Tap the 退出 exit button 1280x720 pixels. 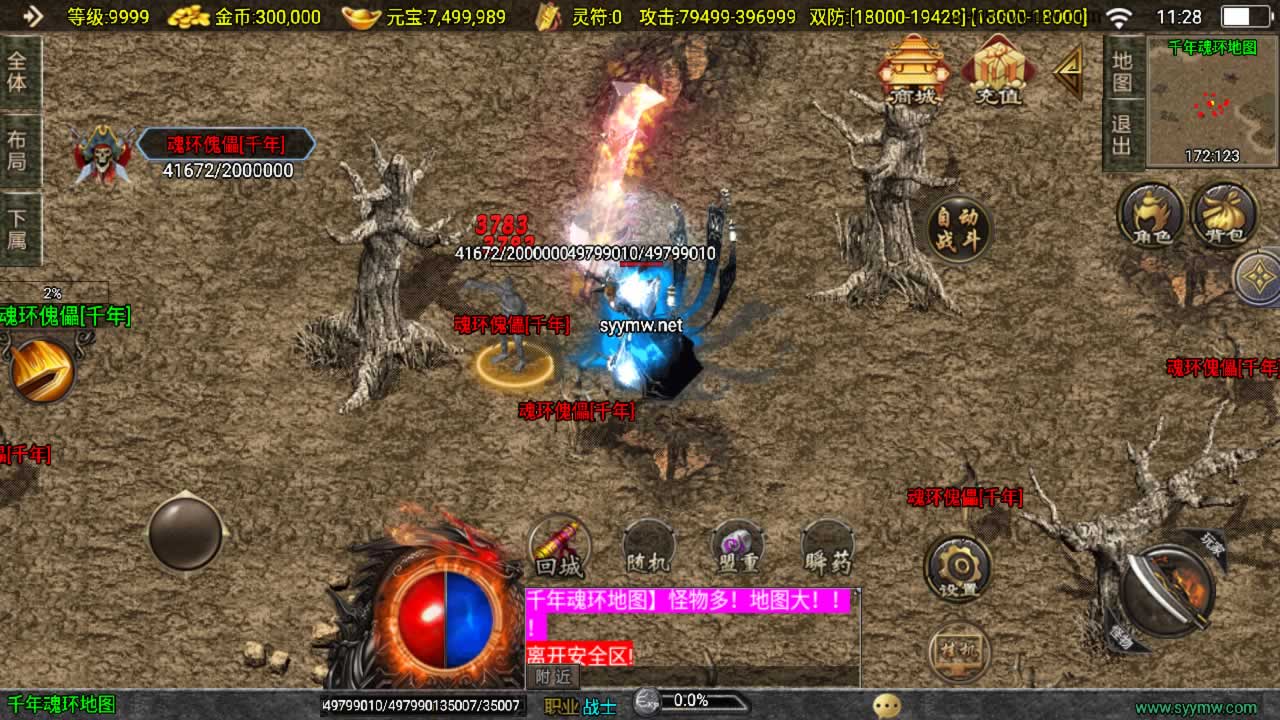click(x=1122, y=135)
